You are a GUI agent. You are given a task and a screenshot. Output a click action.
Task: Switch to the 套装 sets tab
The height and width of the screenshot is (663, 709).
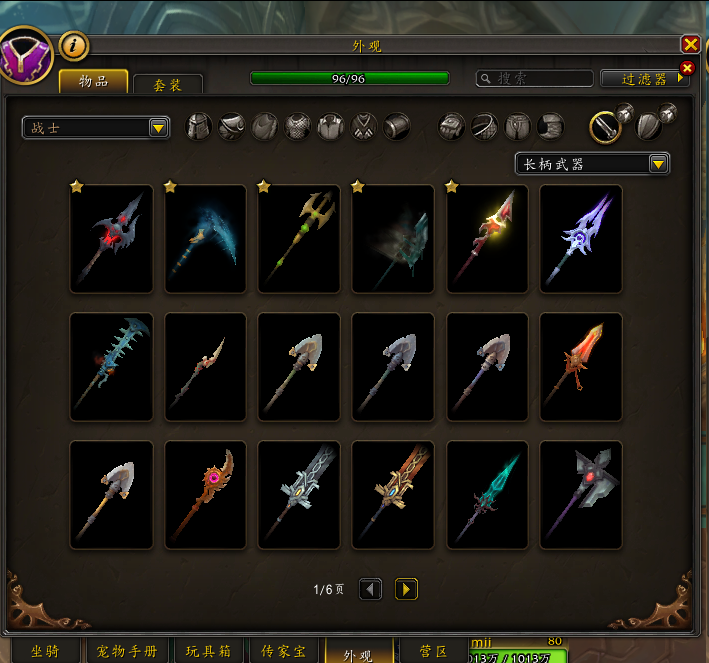(168, 85)
